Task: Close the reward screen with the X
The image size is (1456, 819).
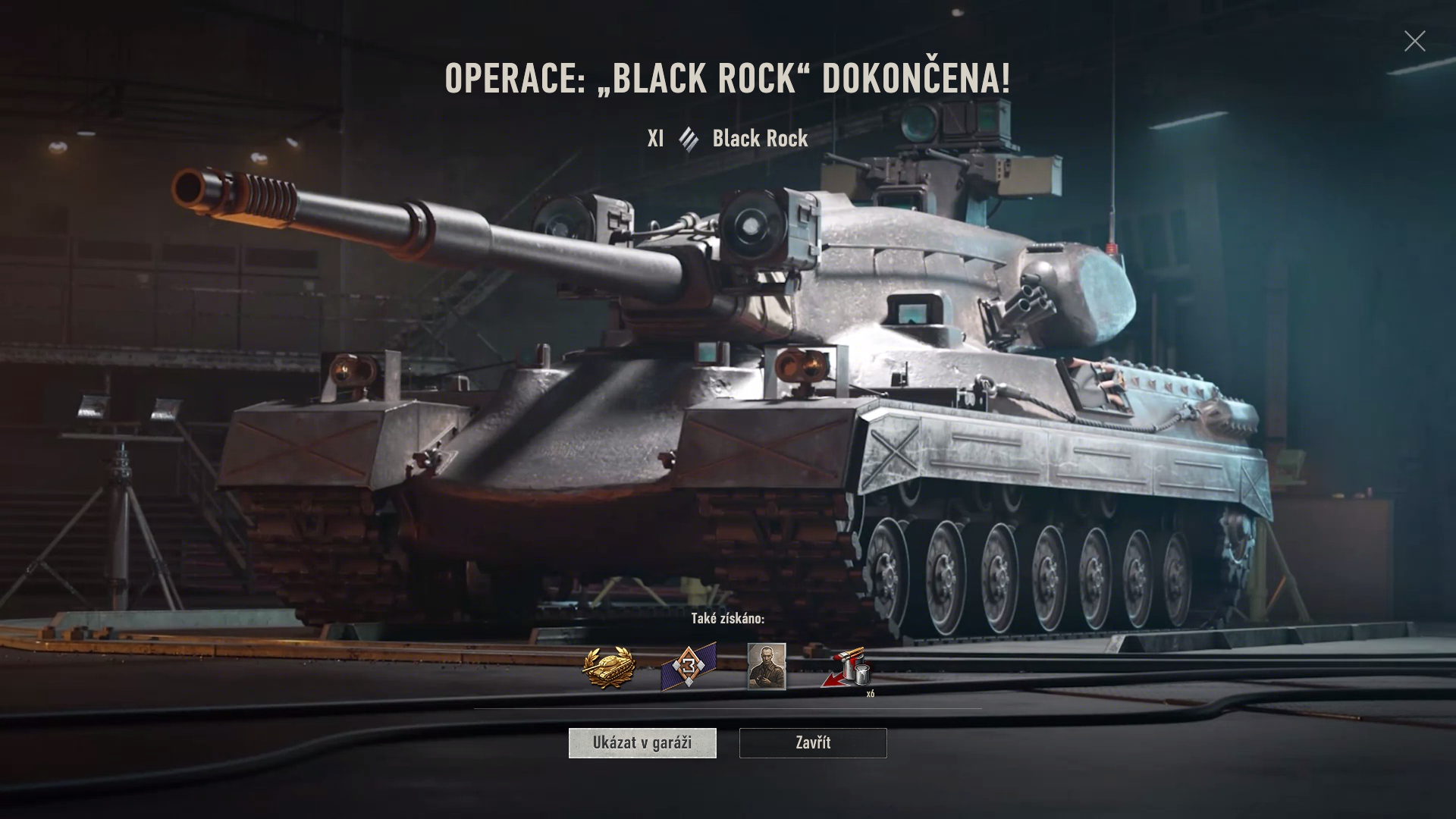Action: (1414, 41)
